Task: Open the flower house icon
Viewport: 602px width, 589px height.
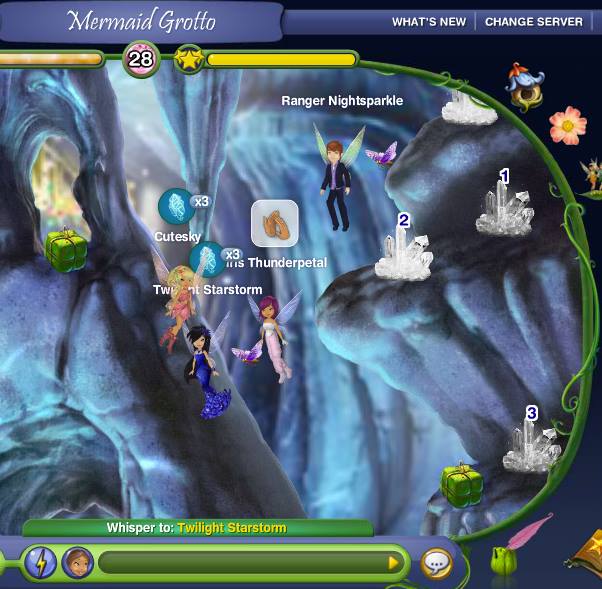Action: [523, 87]
